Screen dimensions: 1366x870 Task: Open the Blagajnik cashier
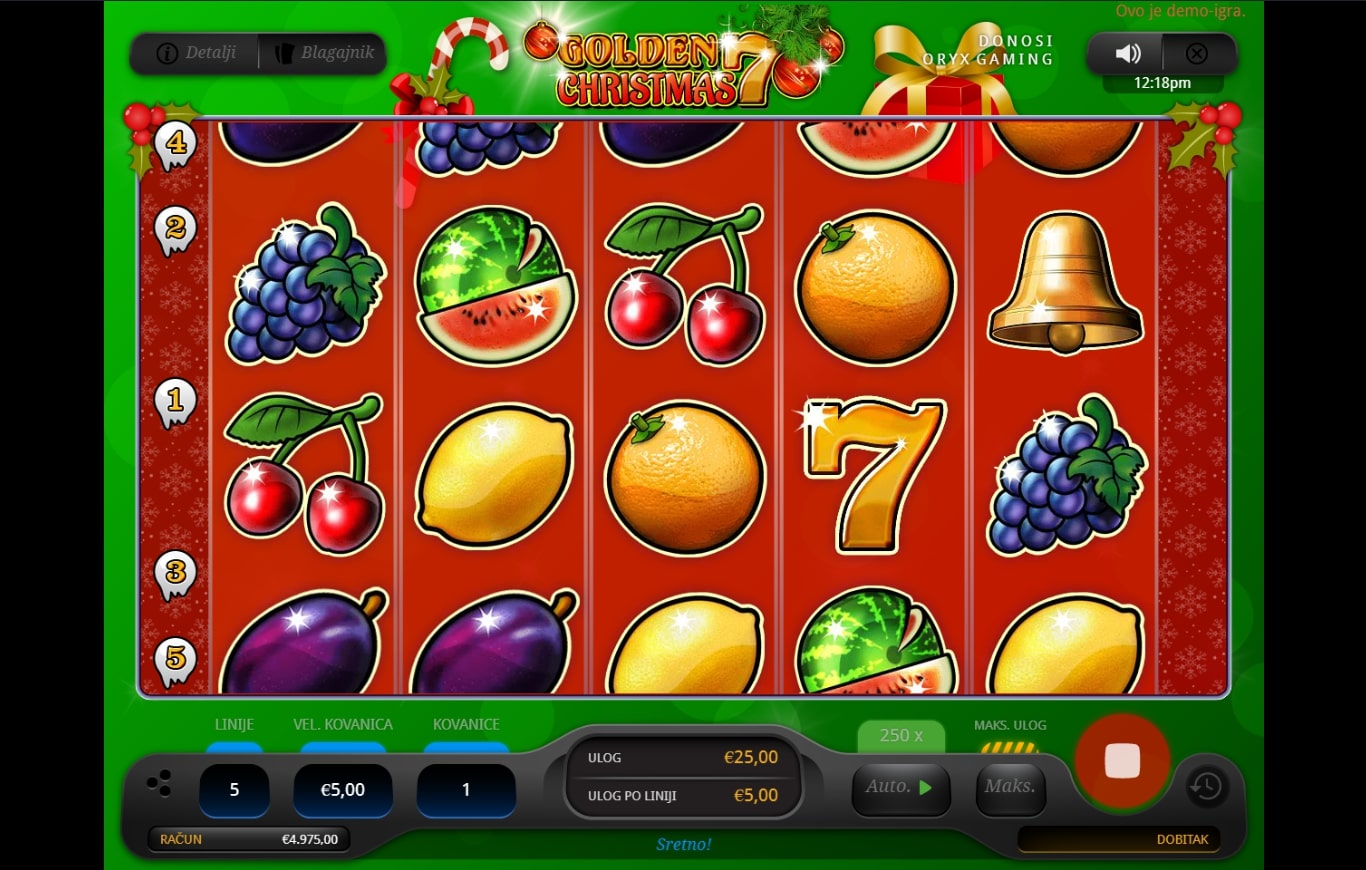pyautogui.click(x=322, y=53)
